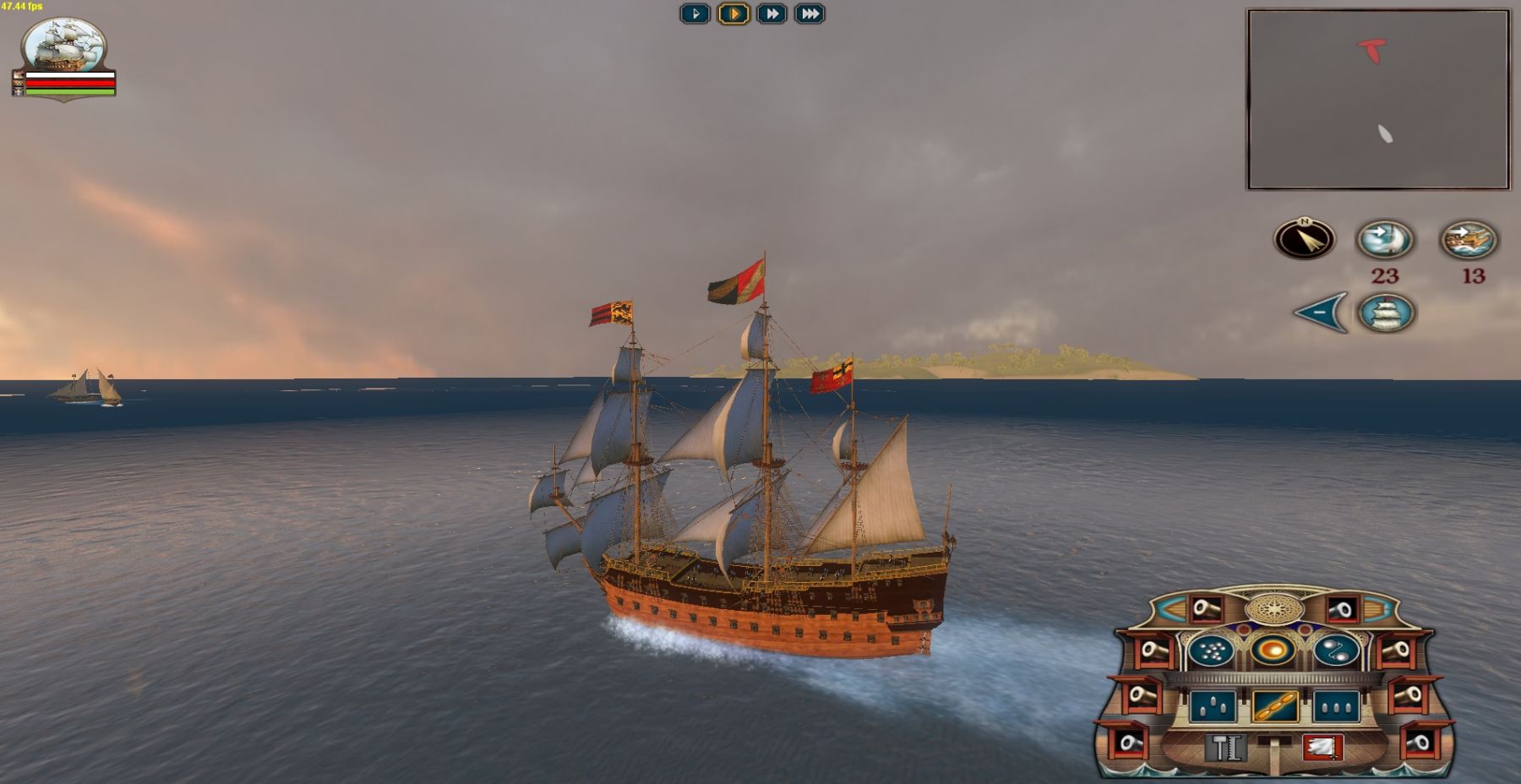Viewport: 1521px width, 784px height.
Task: Select the highlighted normal speed button
Action: tap(733, 14)
